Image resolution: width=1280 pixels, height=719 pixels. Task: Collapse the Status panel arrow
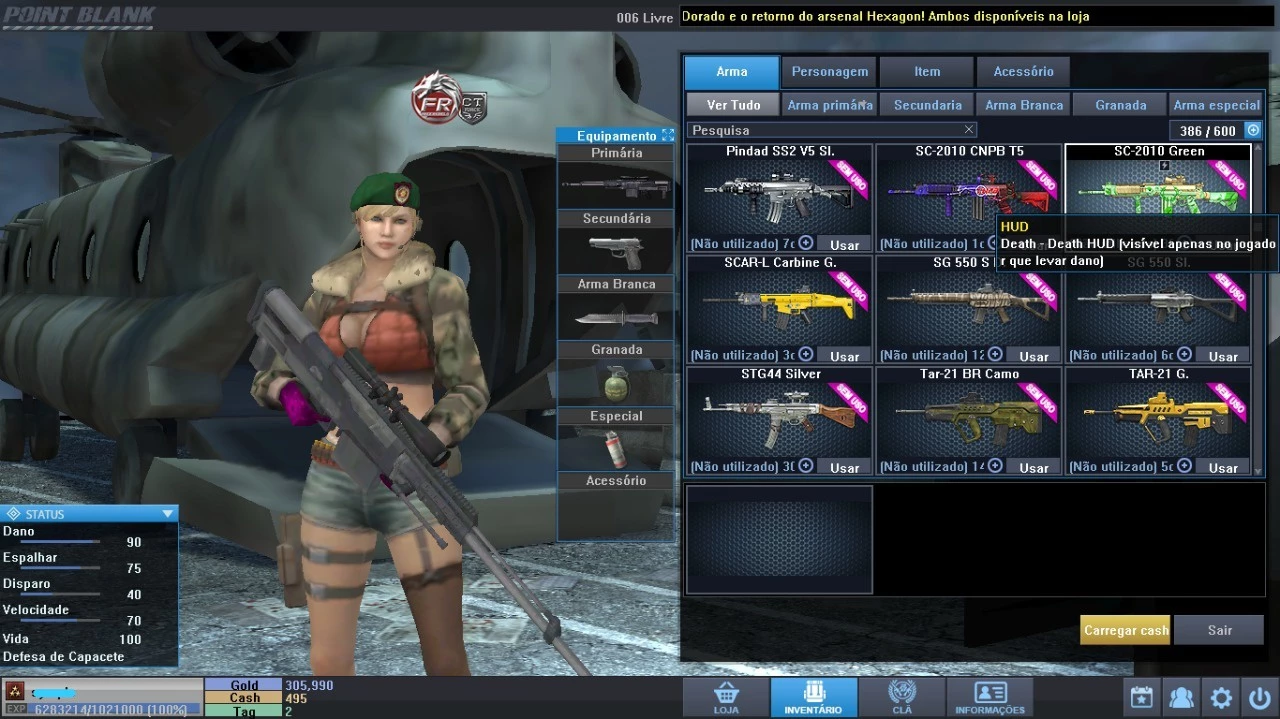167,514
